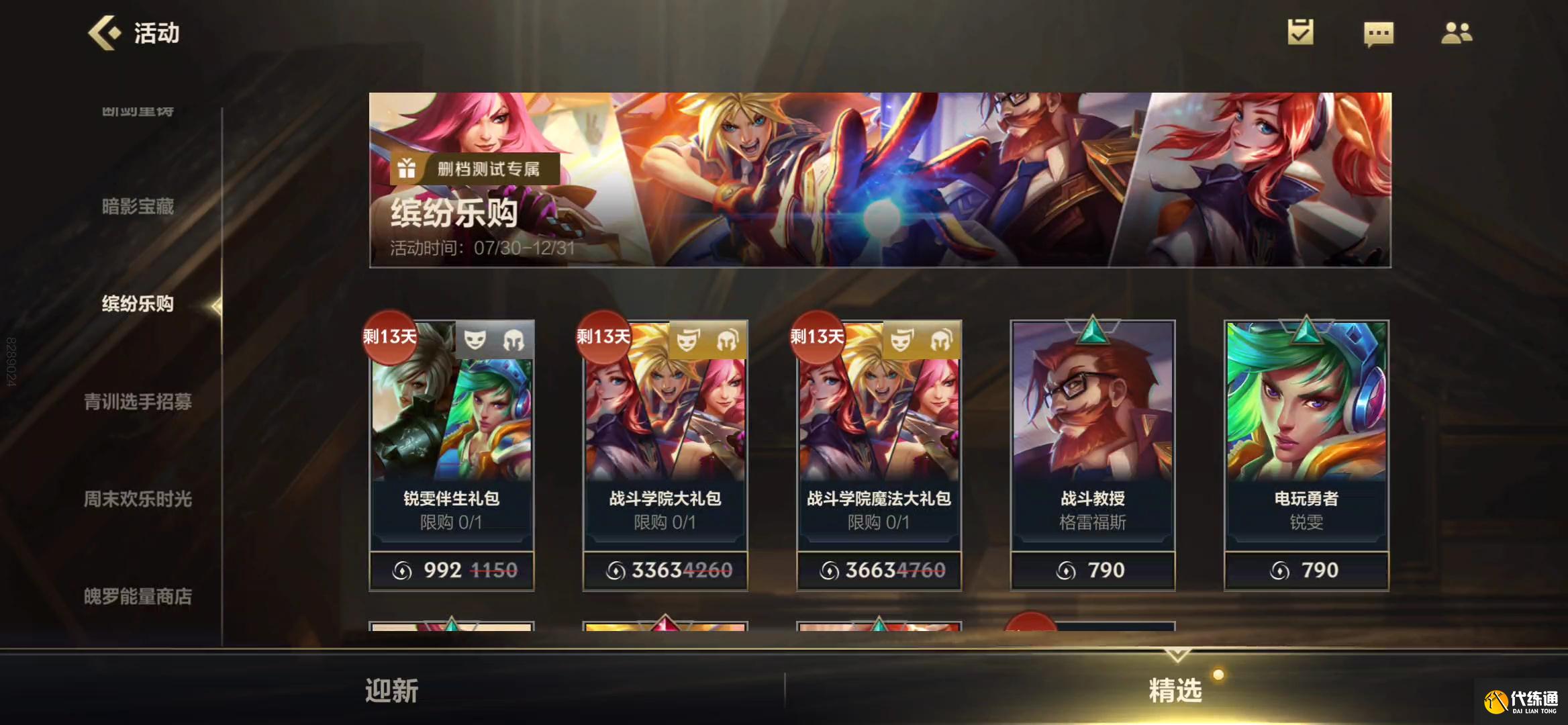Toggle the mask icon on 战斗学院魔法大礼包 card
This screenshot has width=1568, height=725.
[899, 340]
